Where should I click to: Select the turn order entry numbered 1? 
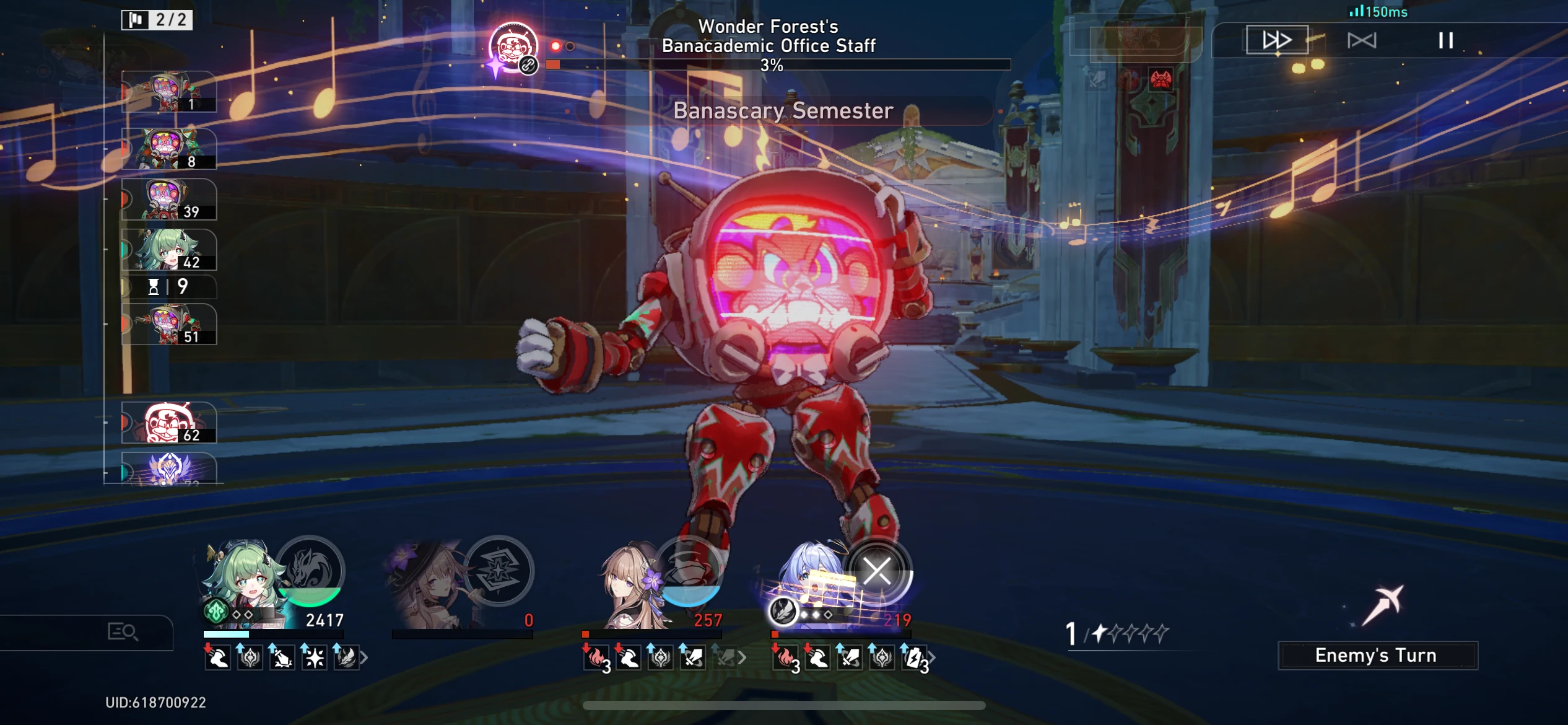point(169,92)
